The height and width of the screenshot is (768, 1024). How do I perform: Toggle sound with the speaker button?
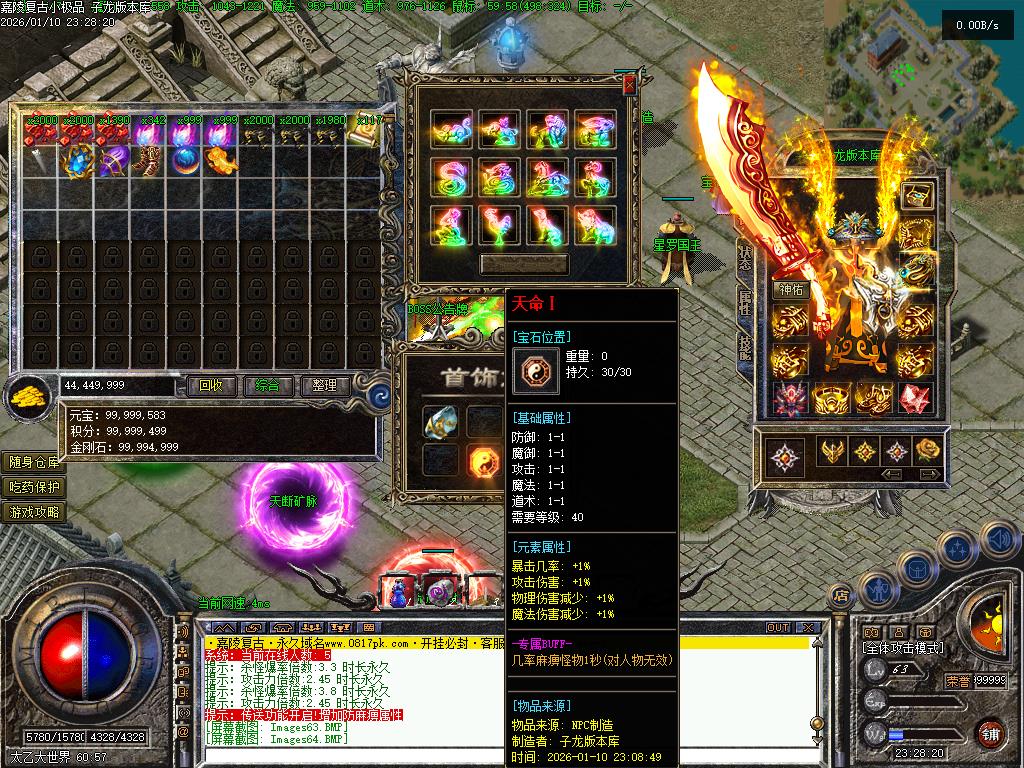click(x=1000, y=539)
